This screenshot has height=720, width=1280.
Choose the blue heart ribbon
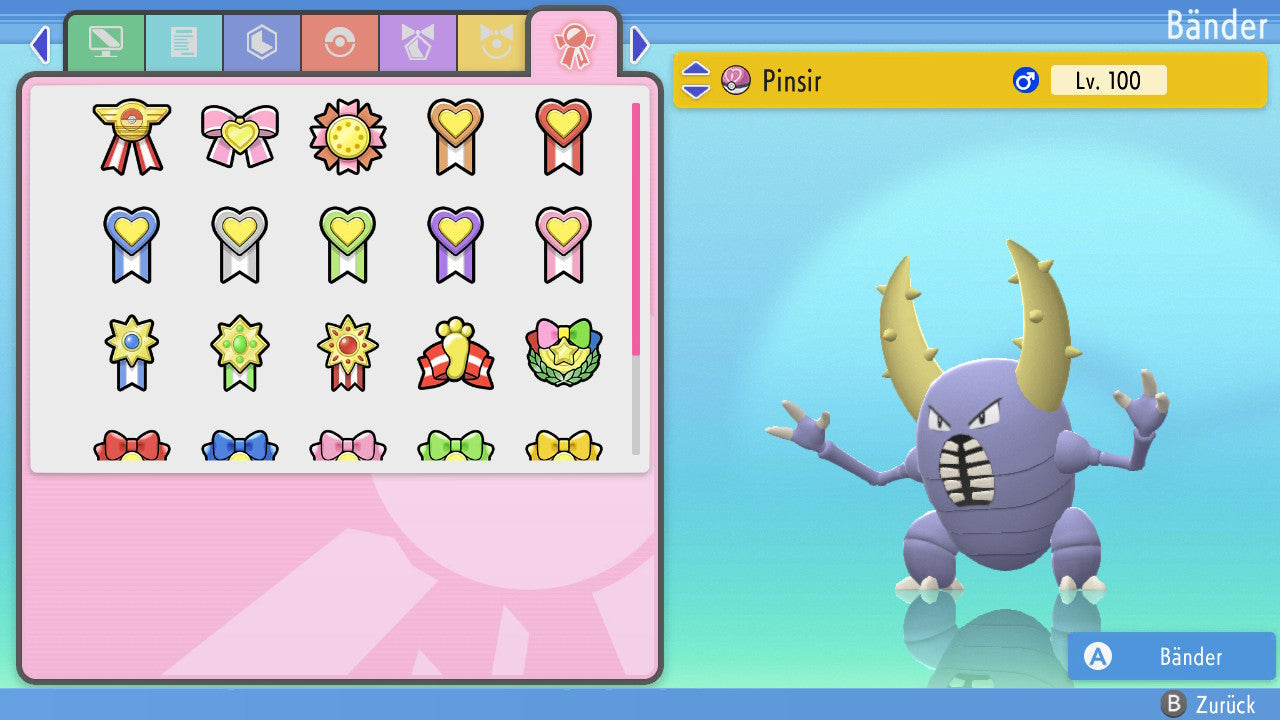coord(132,244)
